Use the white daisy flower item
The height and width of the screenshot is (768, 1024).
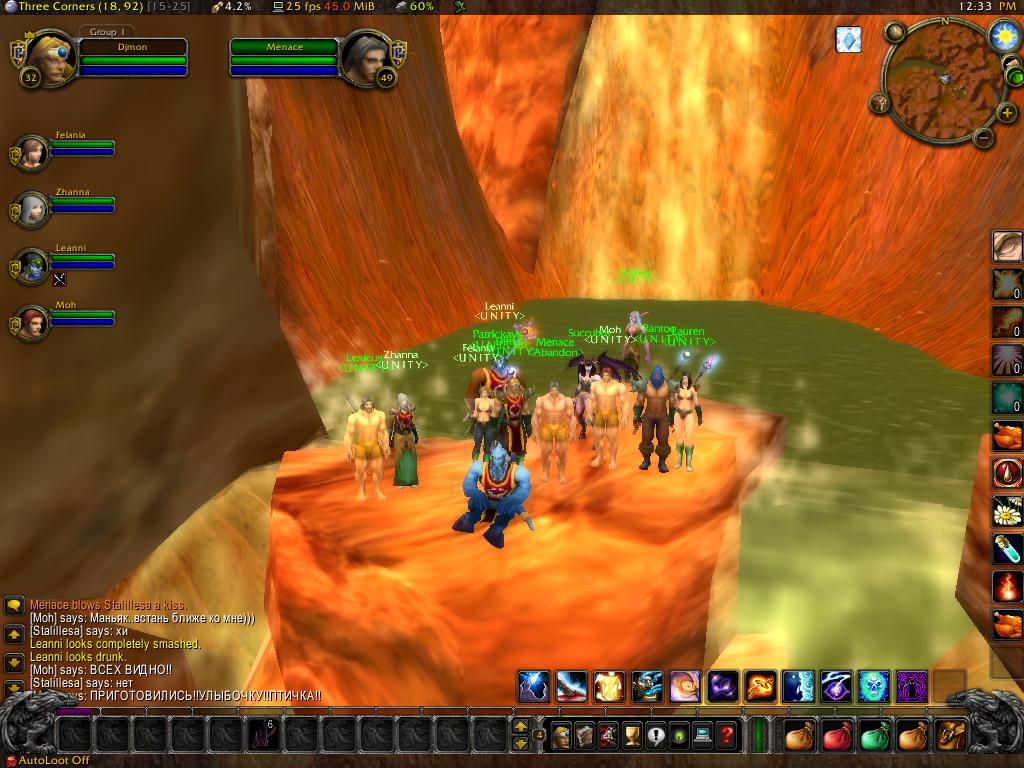(x=1006, y=511)
